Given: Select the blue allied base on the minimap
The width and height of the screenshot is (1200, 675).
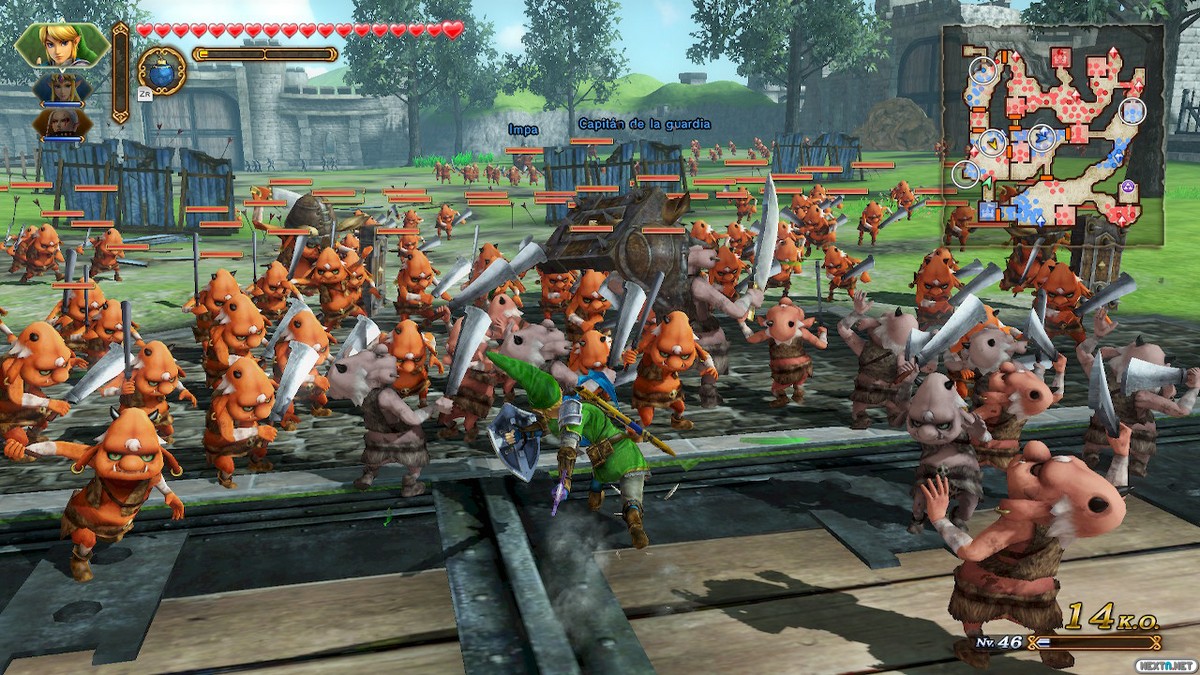Looking at the screenshot, I should [x=986, y=211].
